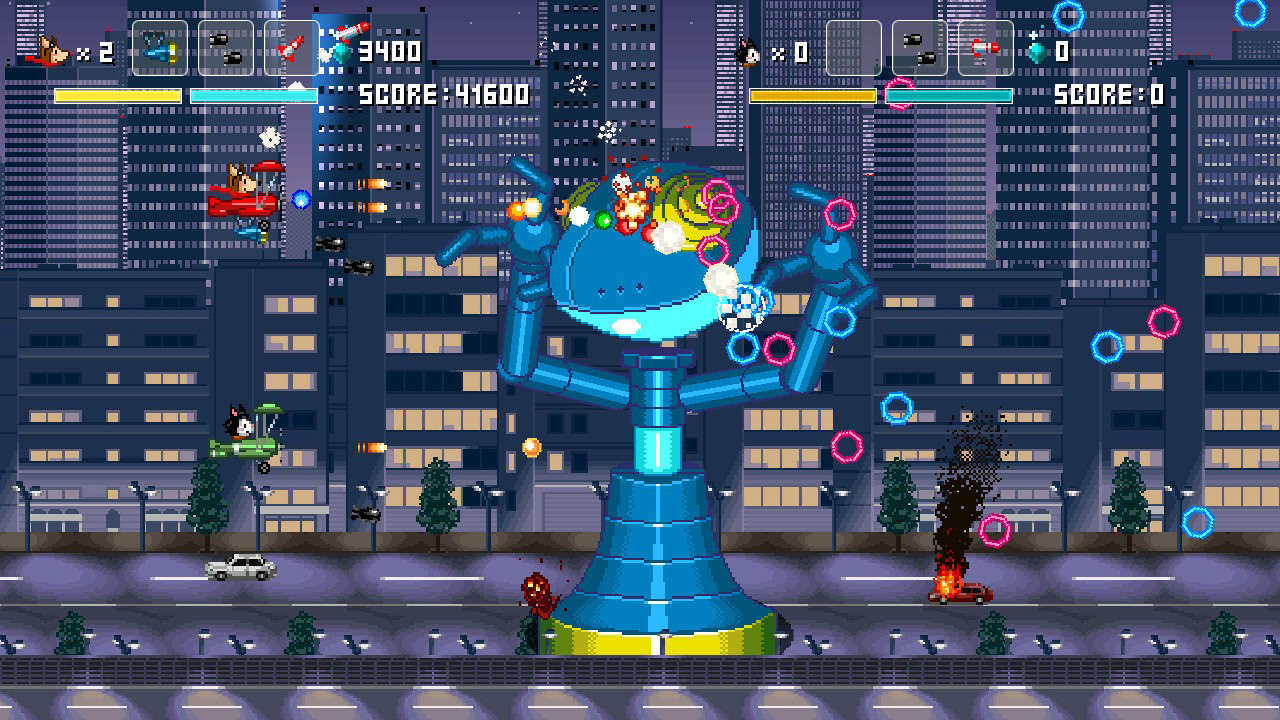The image size is (1280, 720).
Task: Select Player 2's empty first weapon slot
Action: [x=856, y=46]
